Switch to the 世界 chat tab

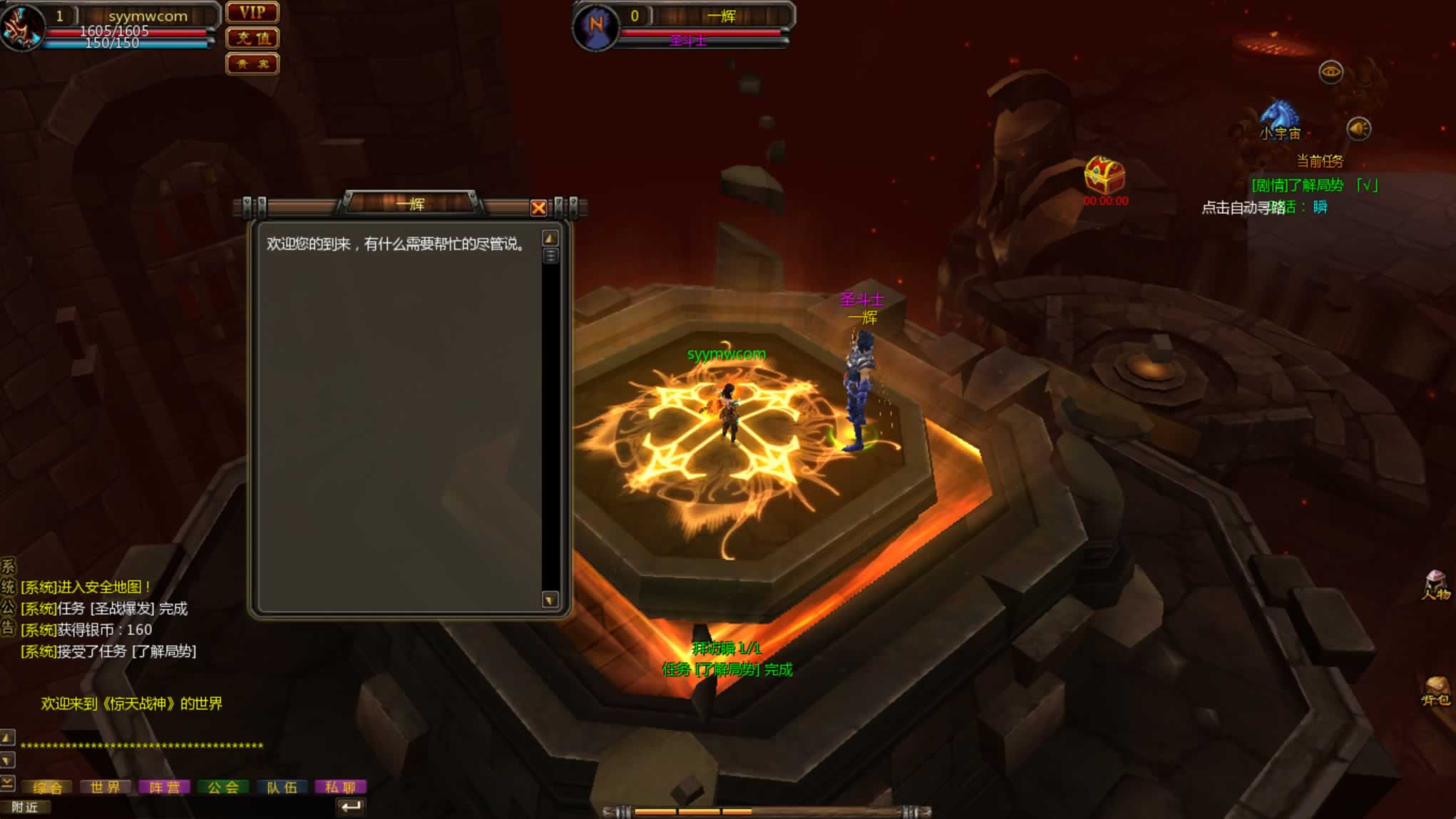coord(106,787)
